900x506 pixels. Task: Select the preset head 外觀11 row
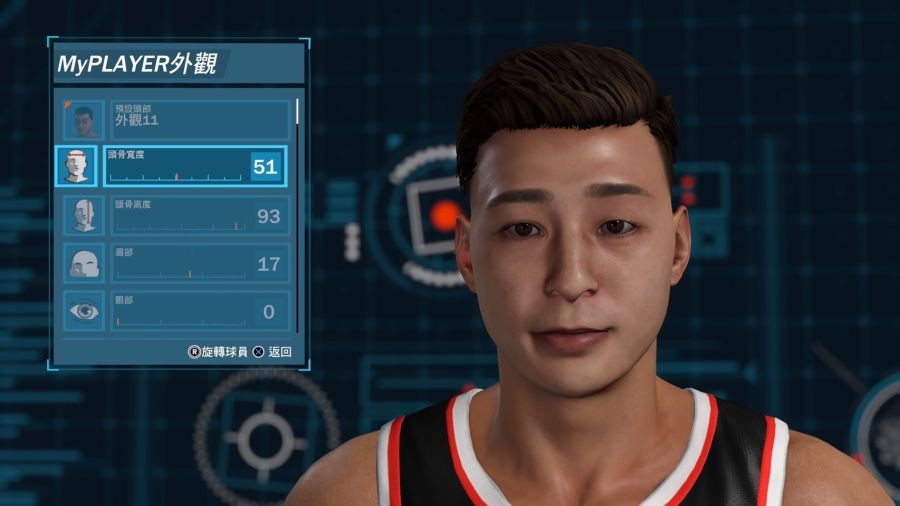pos(198,119)
